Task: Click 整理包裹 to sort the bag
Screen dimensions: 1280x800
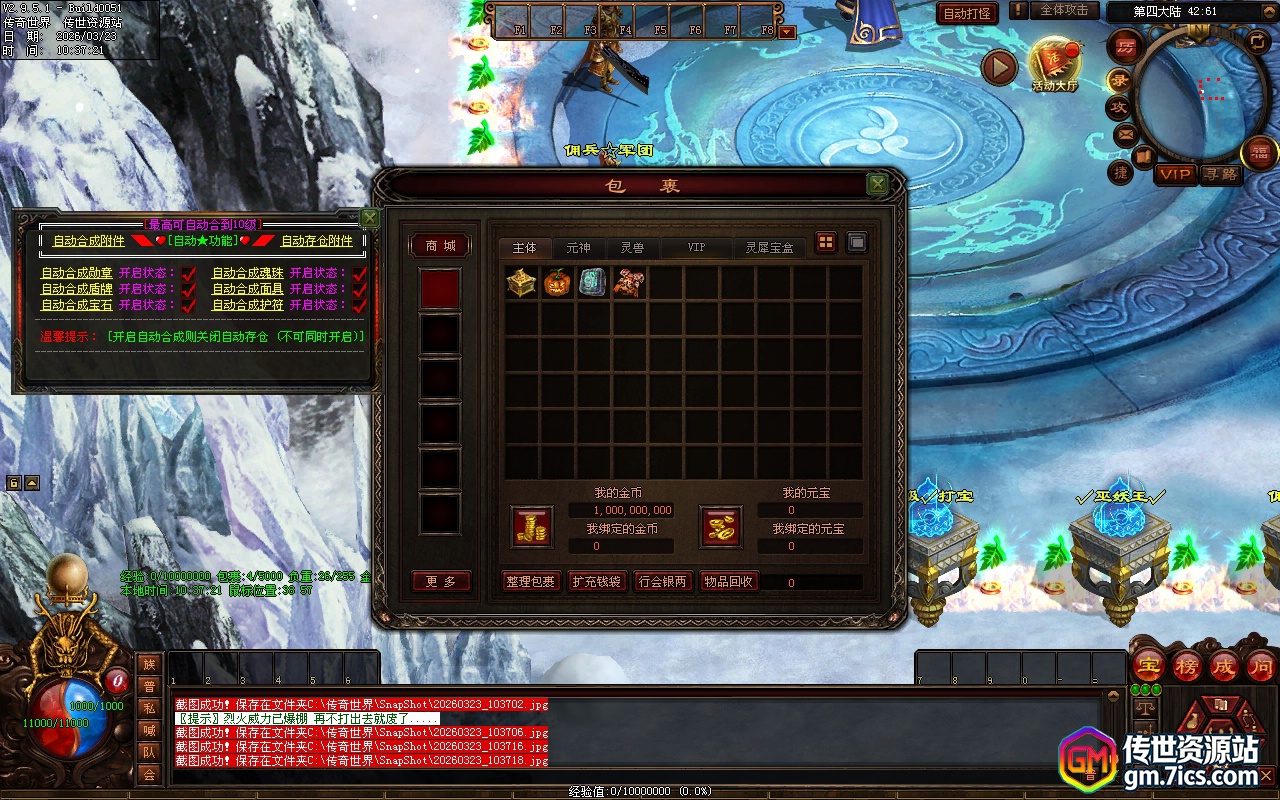Action: pos(530,582)
